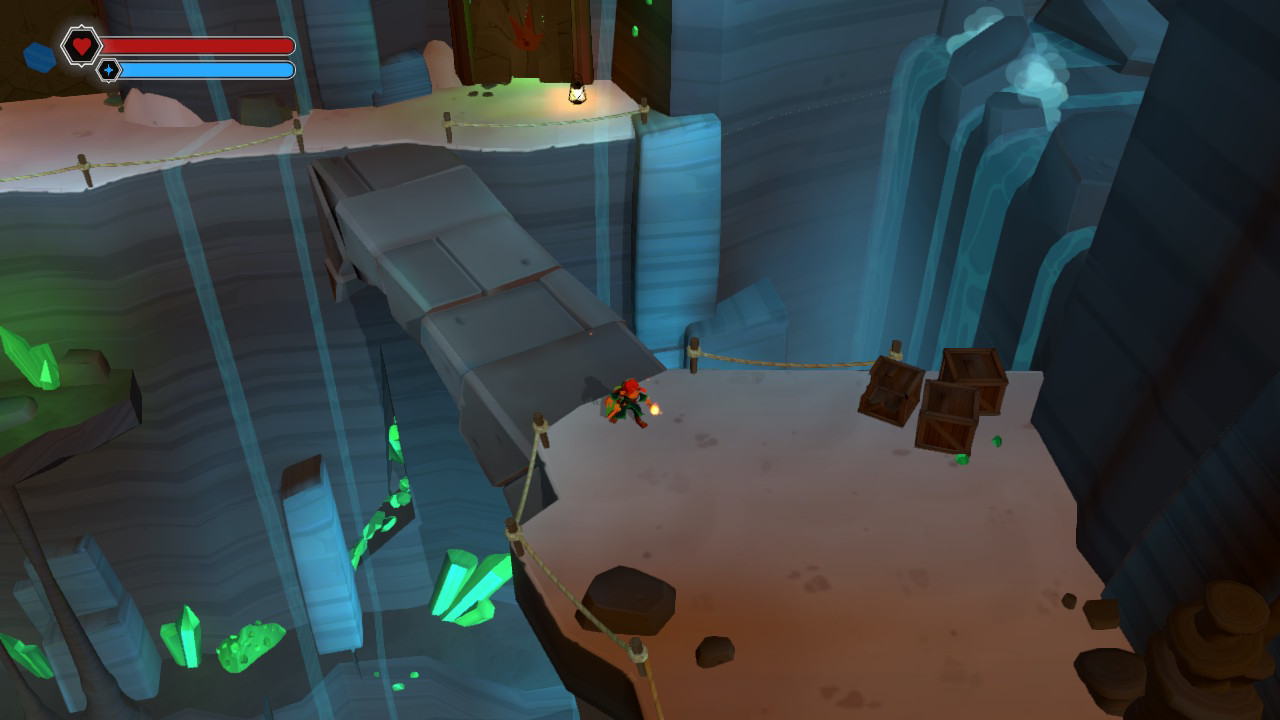Click the blue star mana icon
Screen dimensions: 1280x720
(107, 71)
